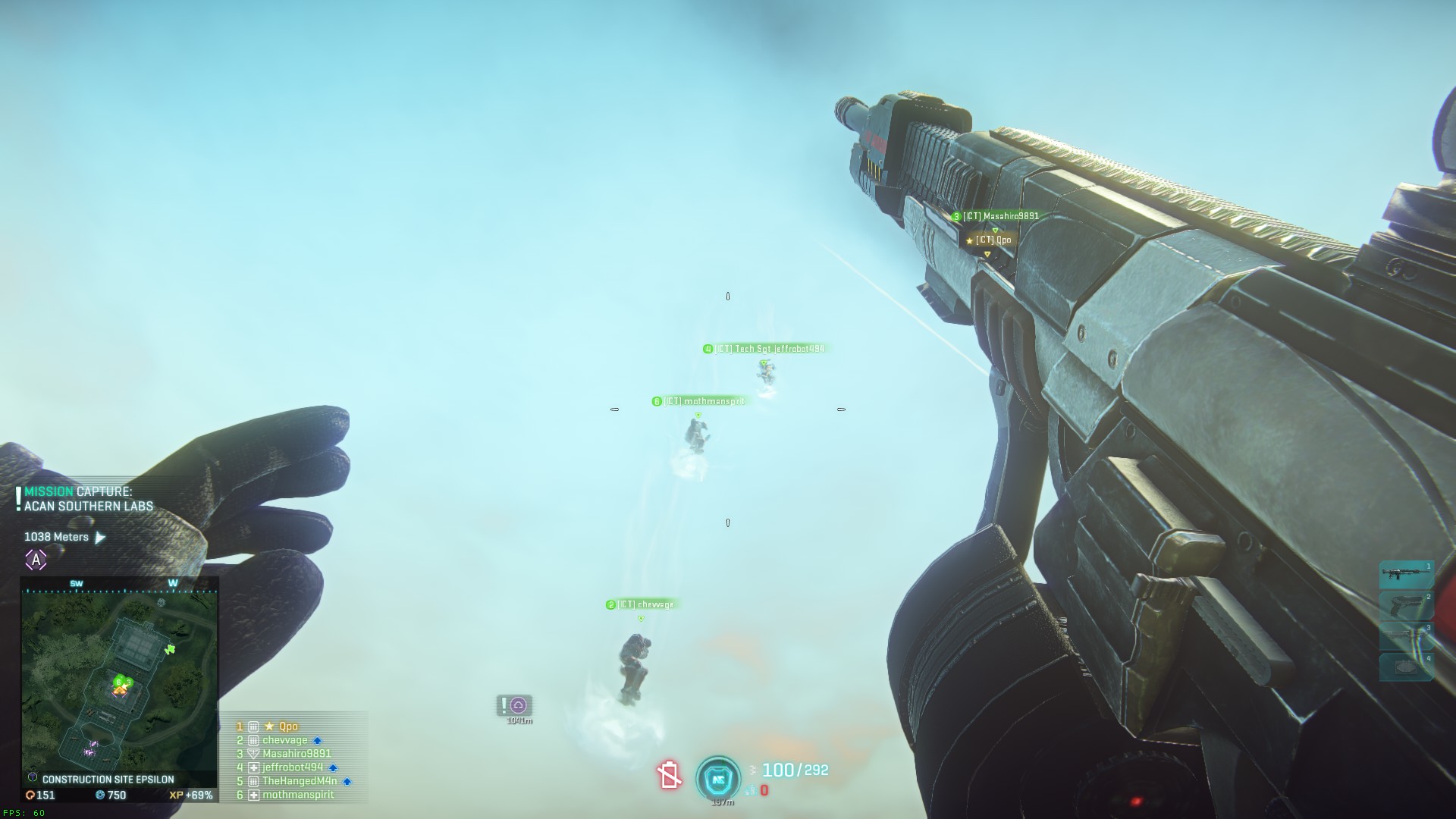Click the red depleted battery icon

tap(669, 775)
